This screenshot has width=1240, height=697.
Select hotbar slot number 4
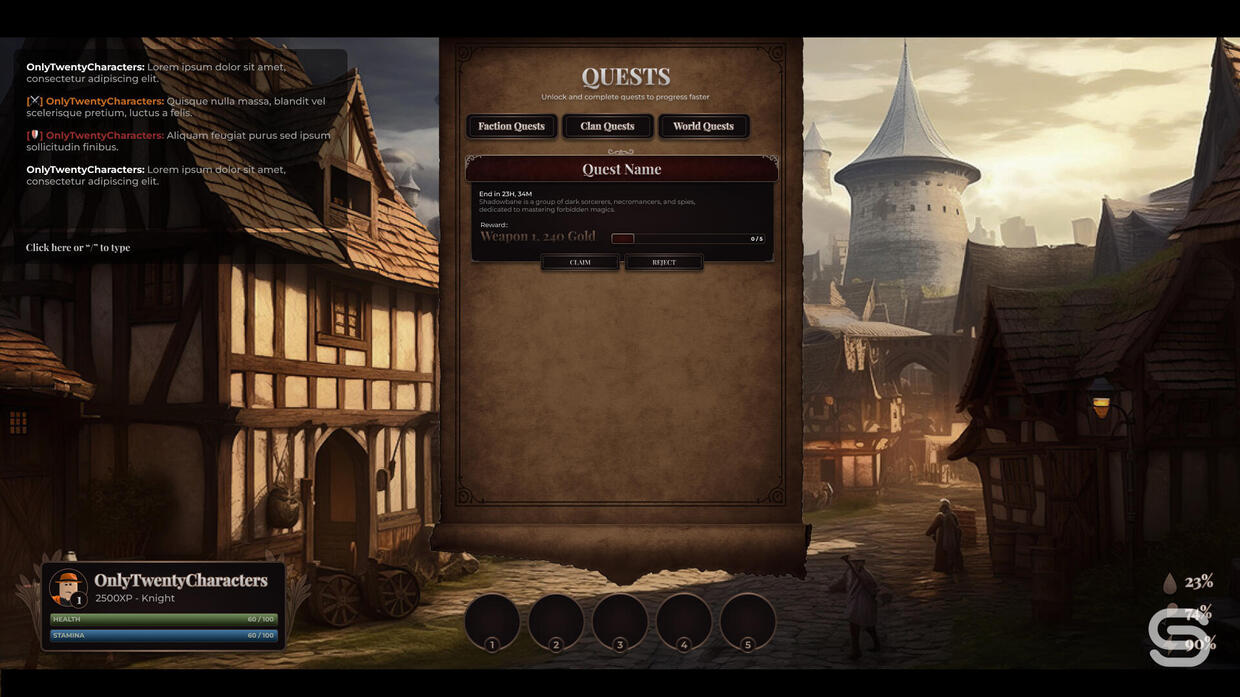click(684, 621)
